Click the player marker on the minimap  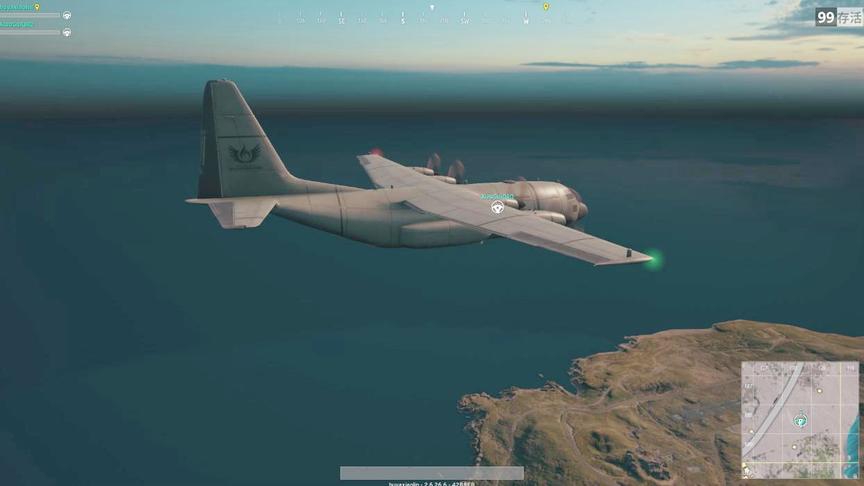(799, 421)
